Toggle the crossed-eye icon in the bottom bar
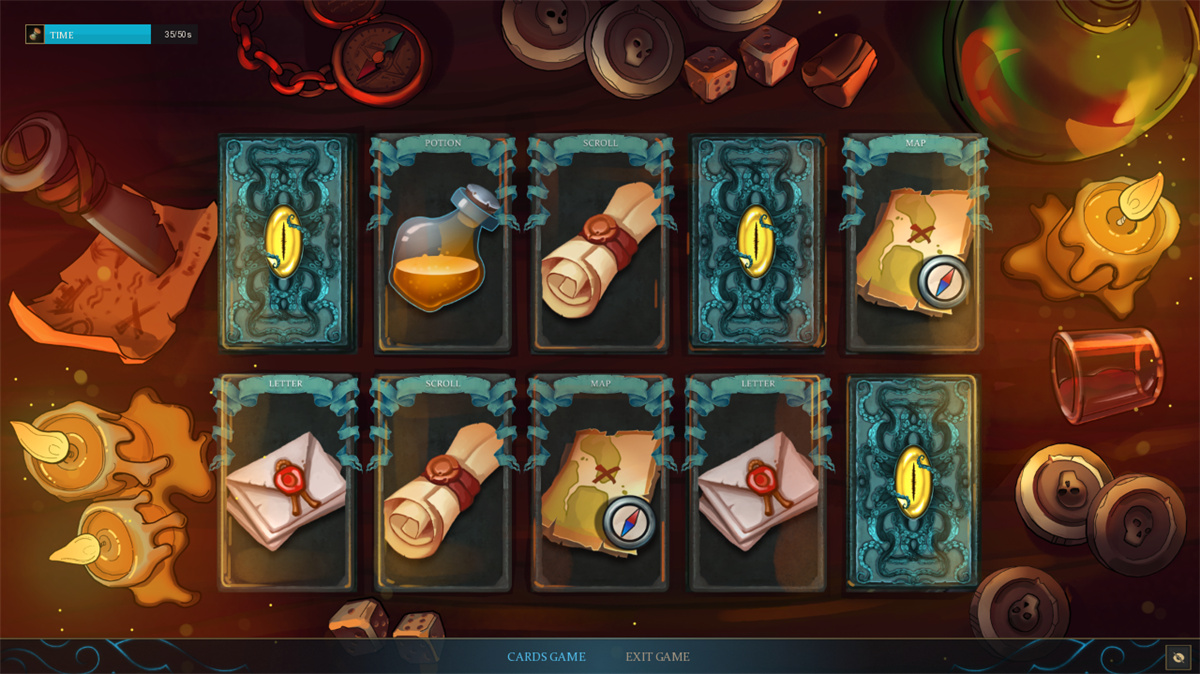This screenshot has height=674, width=1200. coord(1178,657)
